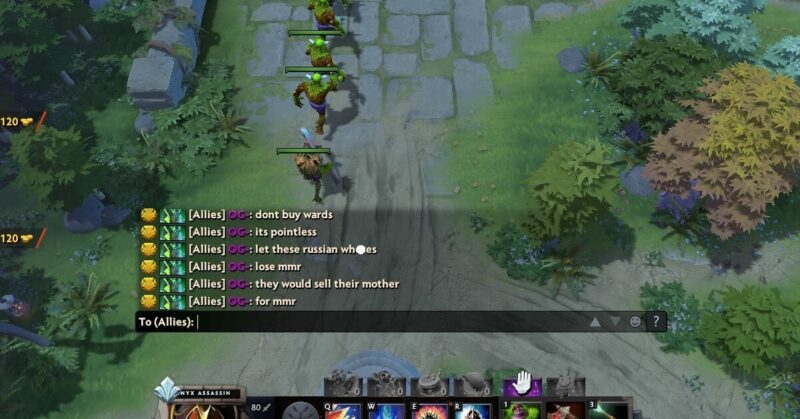The height and width of the screenshot is (419, 800).
Task: Click the allies chat input field
Action: click(390, 322)
